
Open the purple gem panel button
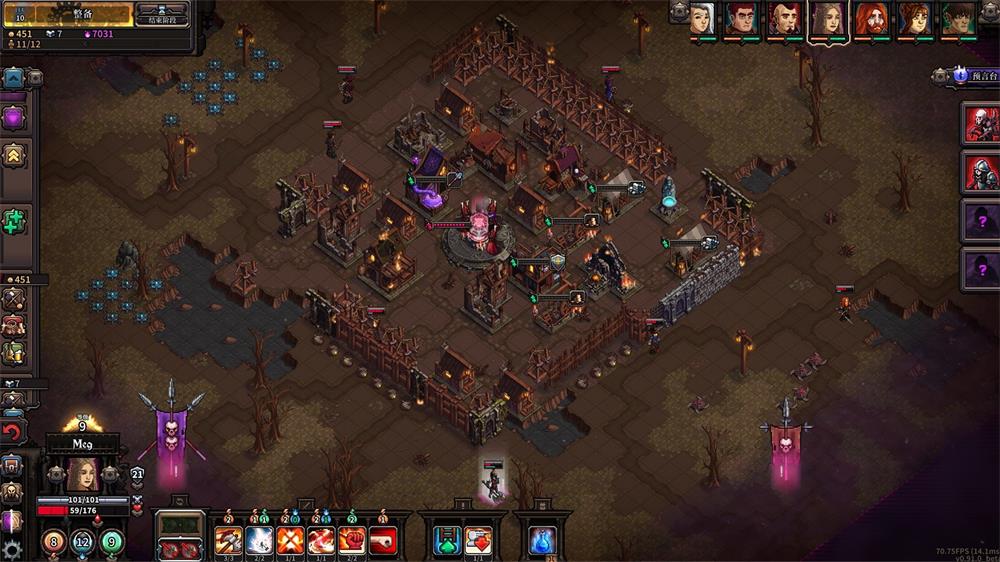14,118
